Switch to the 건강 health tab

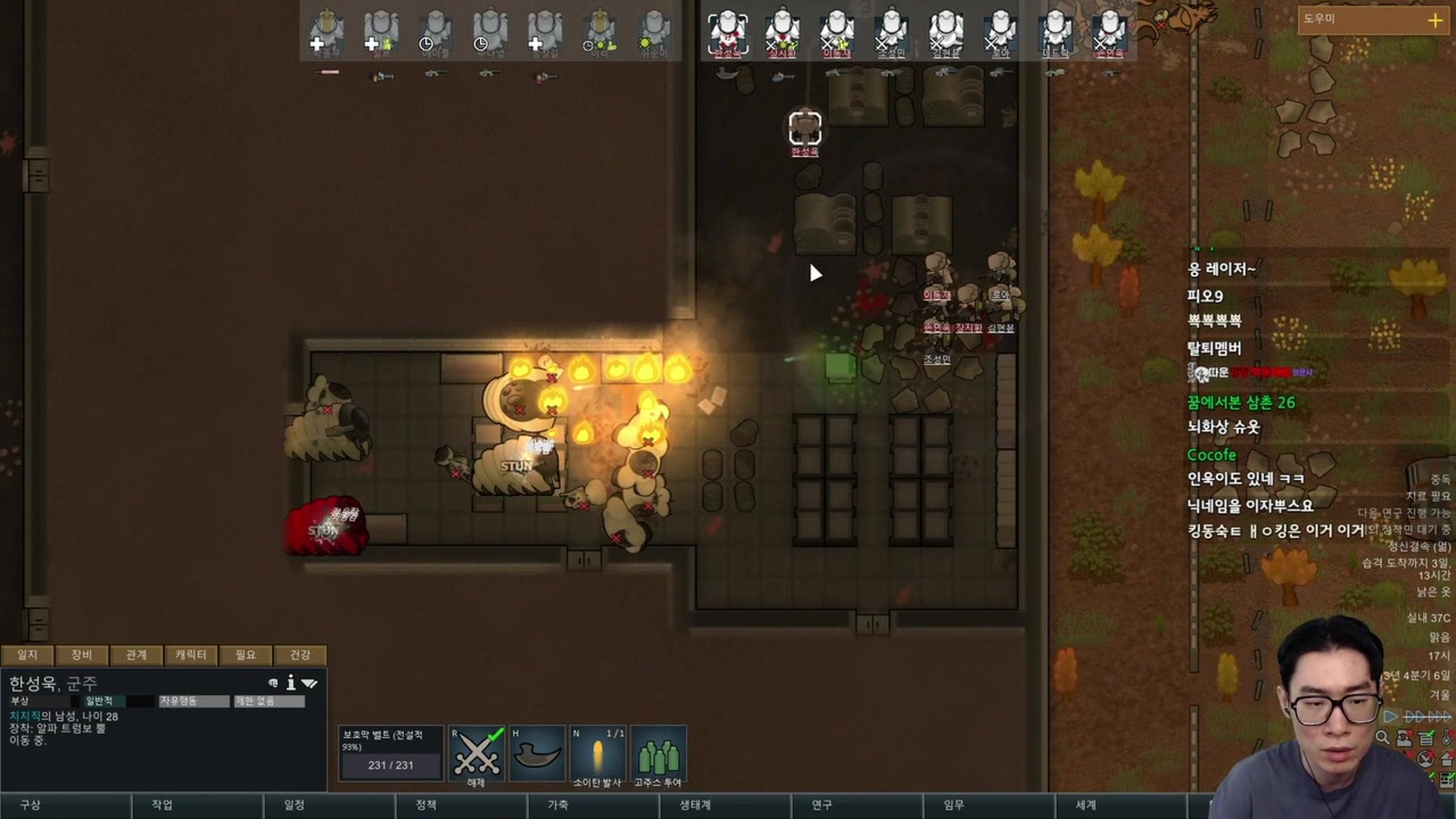[x=300, y=655]
